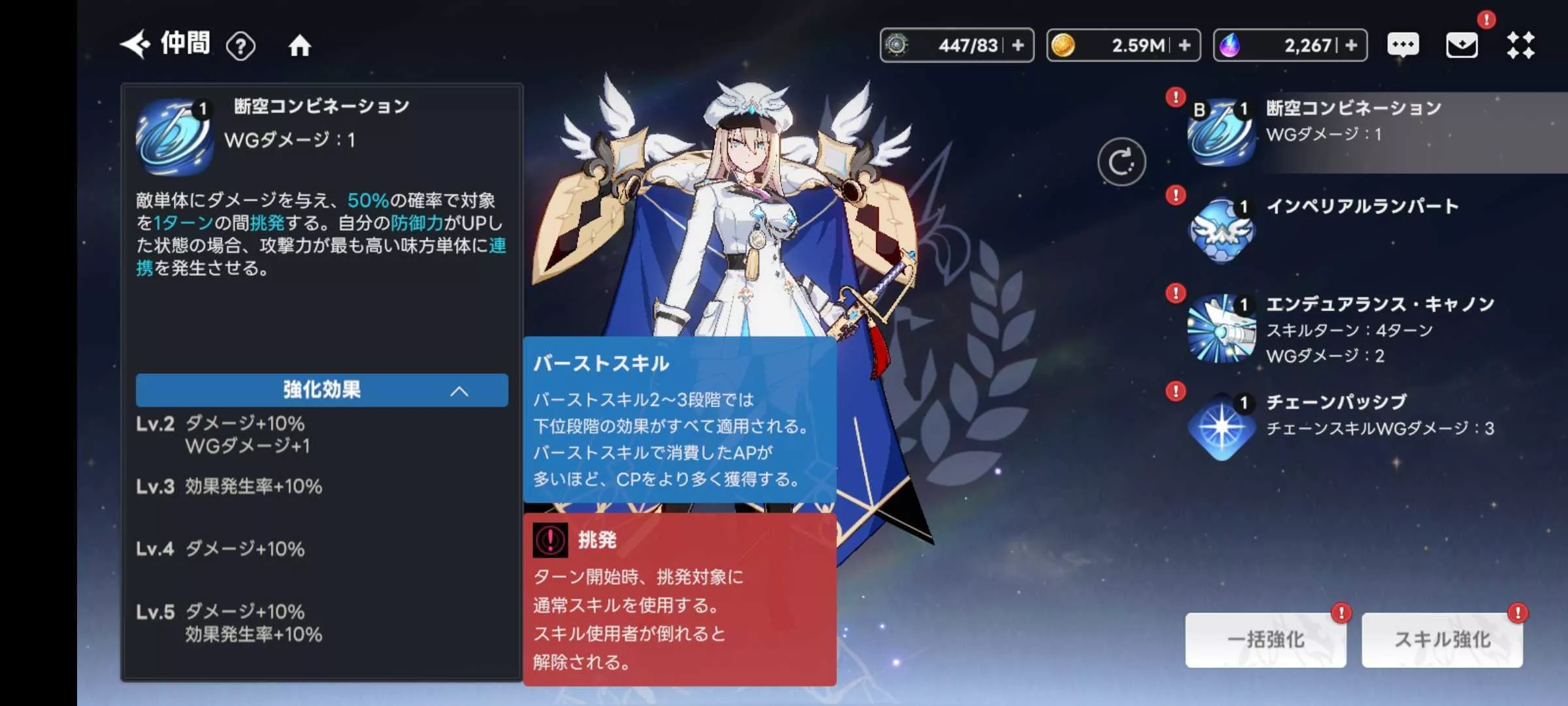The height and width of the screenshot is (706, 1568).
Task: Collapse the 強化効果 enhancement section
Action: tap(321, 390)
